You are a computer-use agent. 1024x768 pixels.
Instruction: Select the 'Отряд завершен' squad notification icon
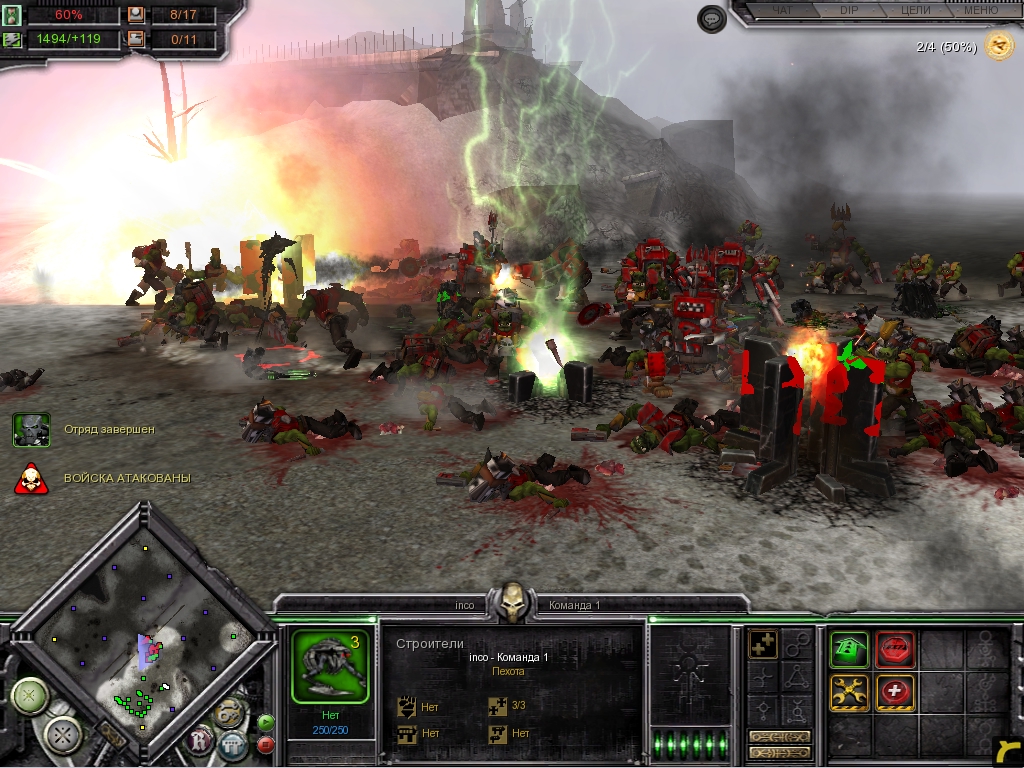(x=31, y=429)
